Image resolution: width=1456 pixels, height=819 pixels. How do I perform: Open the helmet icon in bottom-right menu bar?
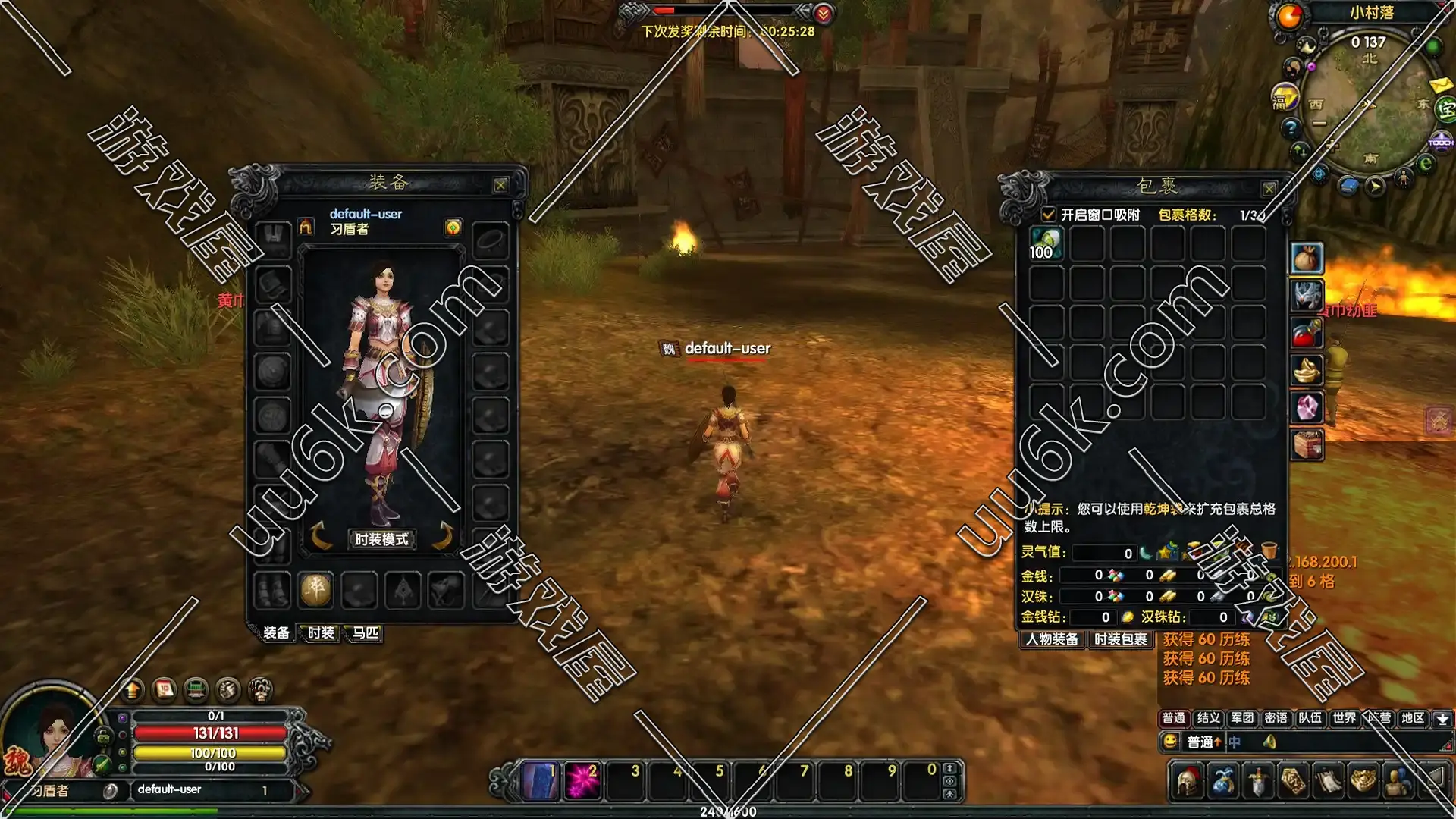[1187, 781]
